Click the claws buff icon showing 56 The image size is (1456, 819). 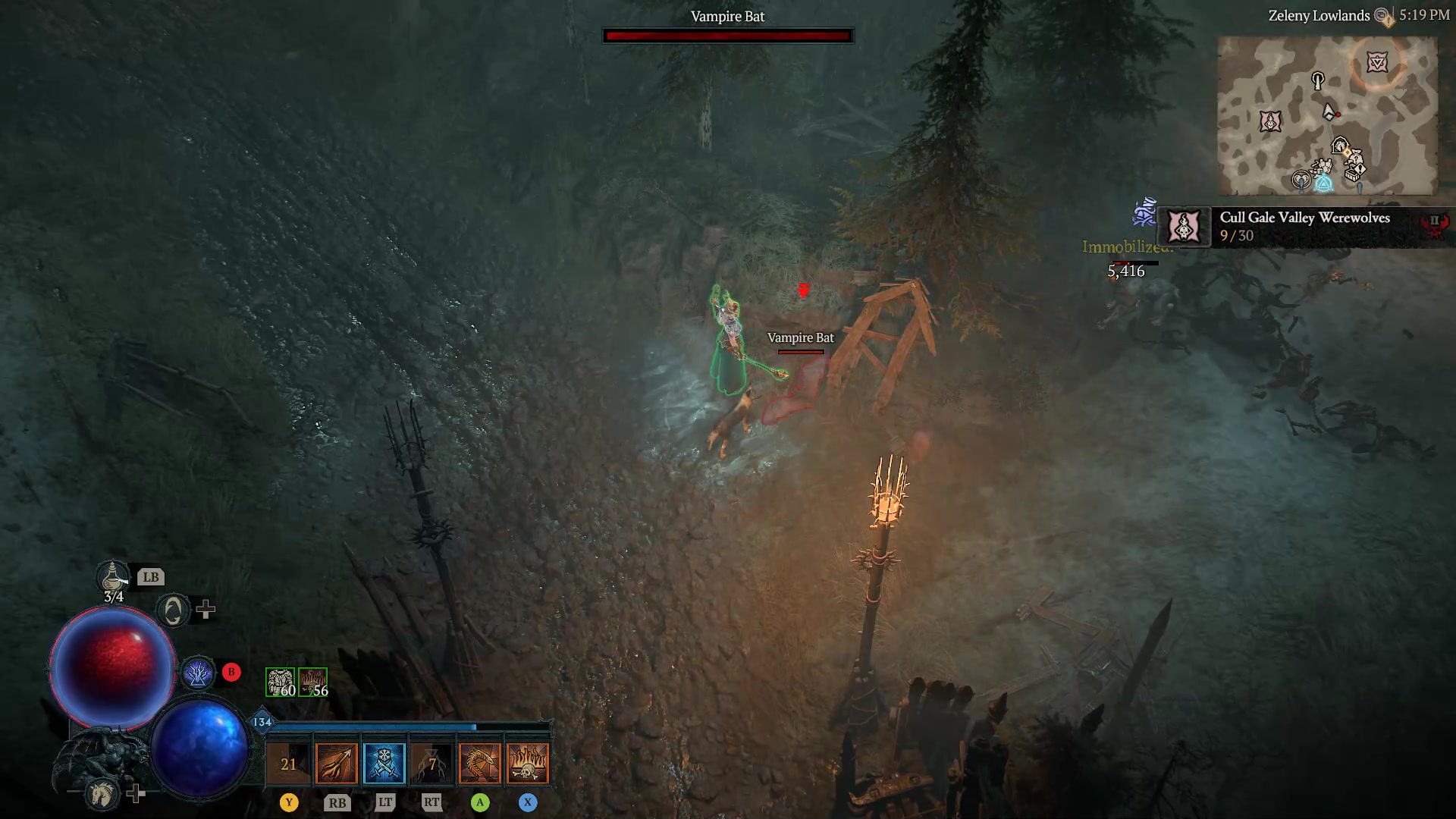coord(314,681)
